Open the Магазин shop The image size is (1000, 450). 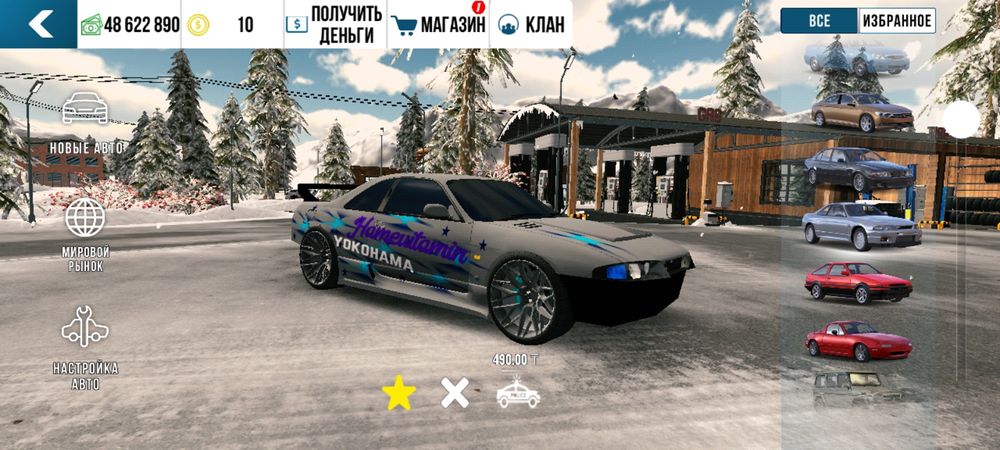click(438, 24)
